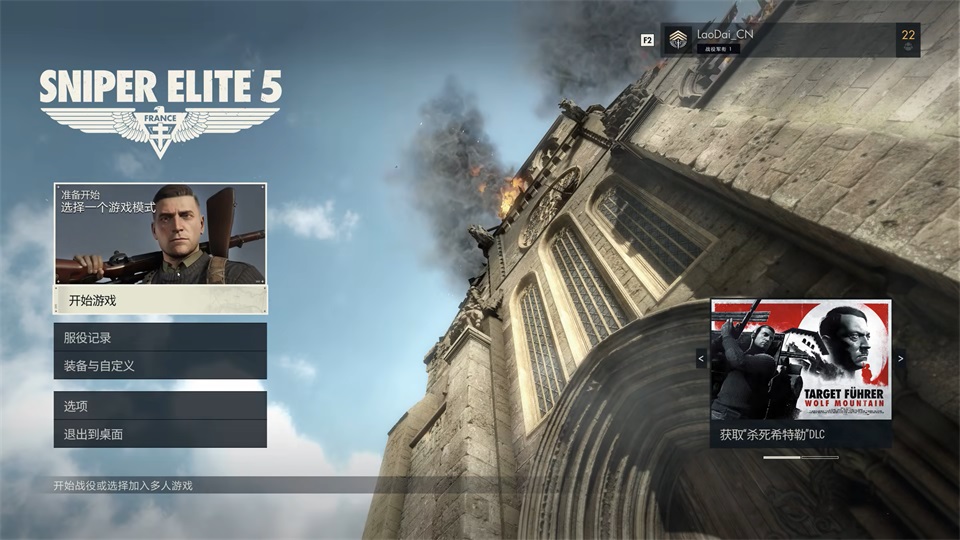
Task: Show the previous DLC promotion with left arrow
Action: coord(701,358)
